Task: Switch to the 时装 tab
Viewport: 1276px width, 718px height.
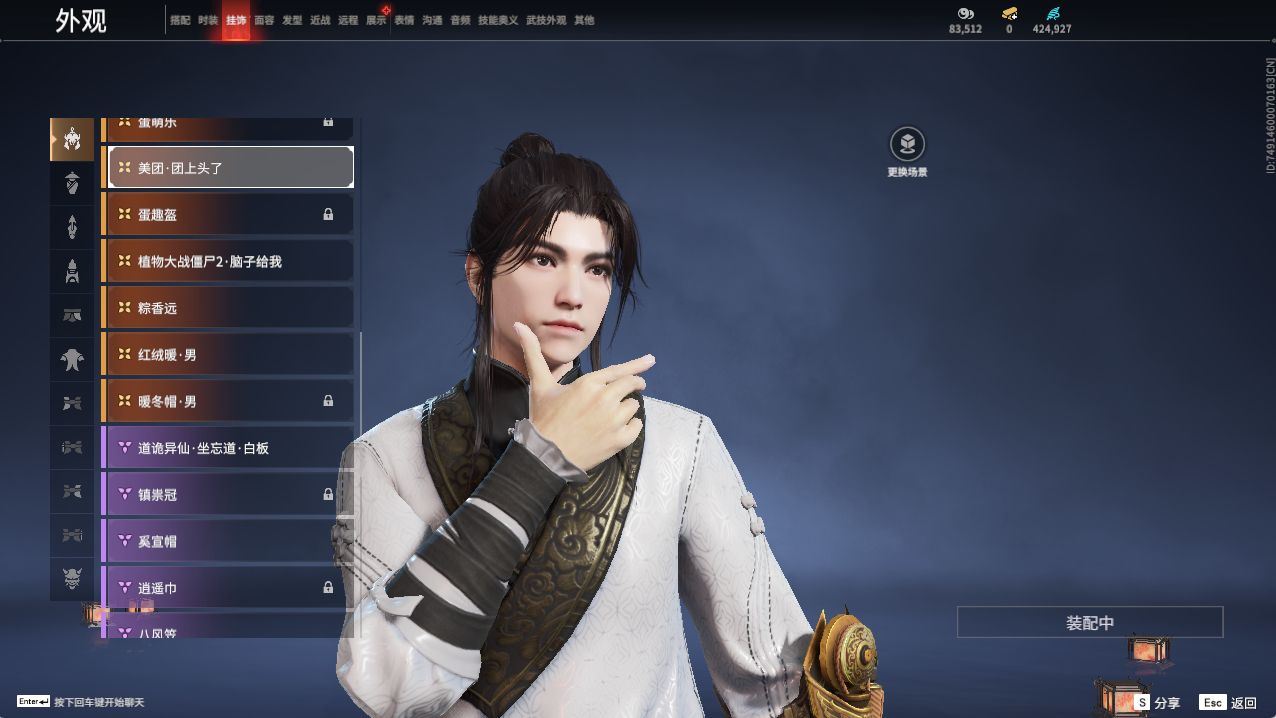Action: [x=208, y=20]
